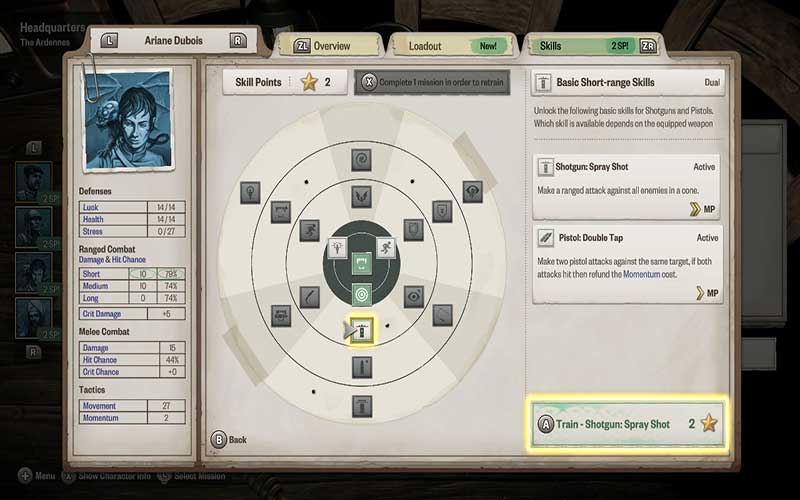Go back using the Back button

pyautogui.click(x=231, y=439)
